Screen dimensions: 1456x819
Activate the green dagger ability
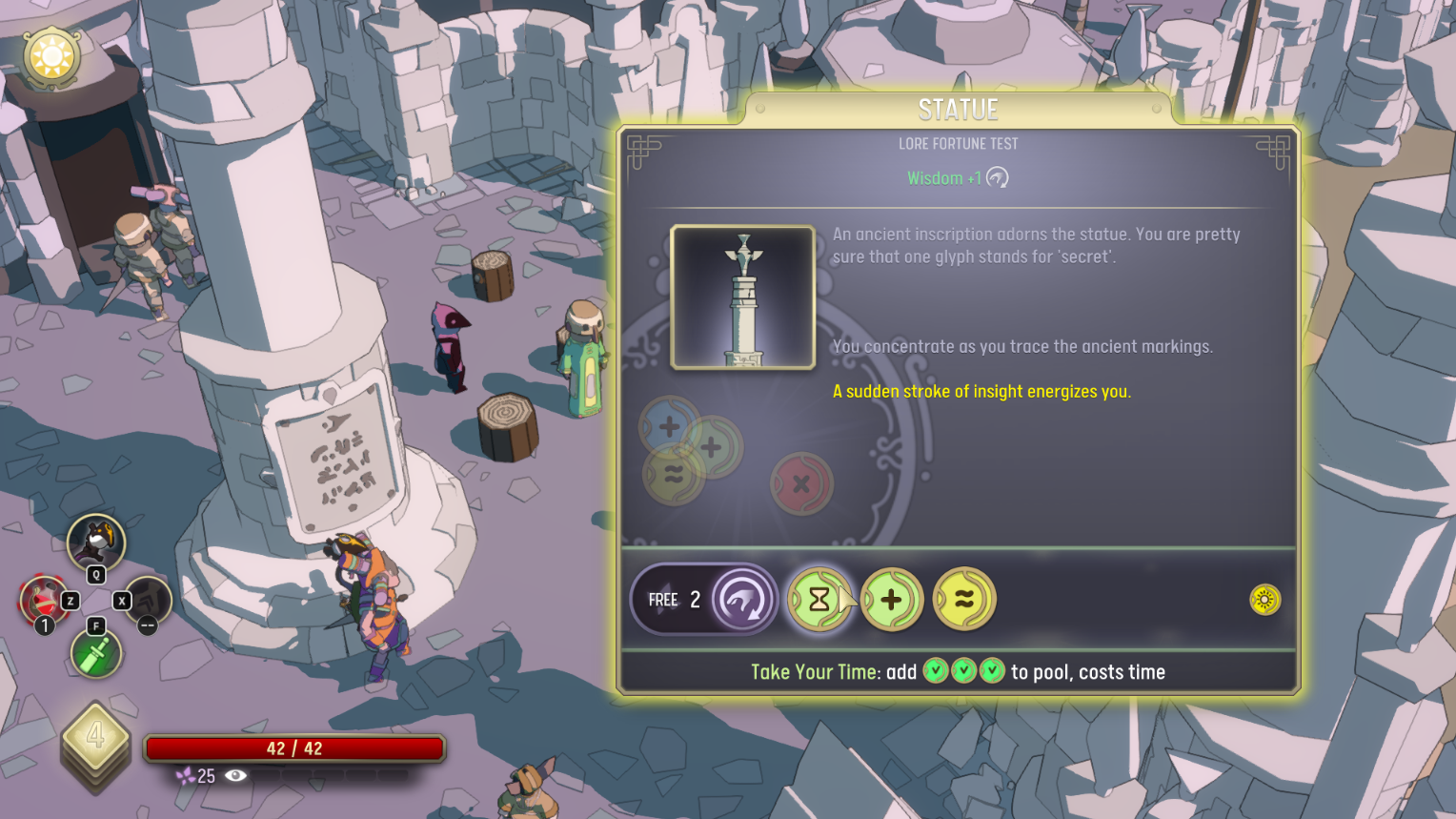point(95,654)
